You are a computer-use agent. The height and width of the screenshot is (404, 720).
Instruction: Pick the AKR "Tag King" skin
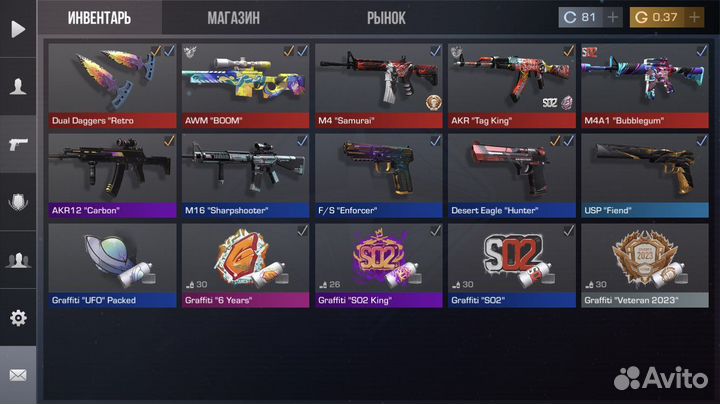(511, 85)
